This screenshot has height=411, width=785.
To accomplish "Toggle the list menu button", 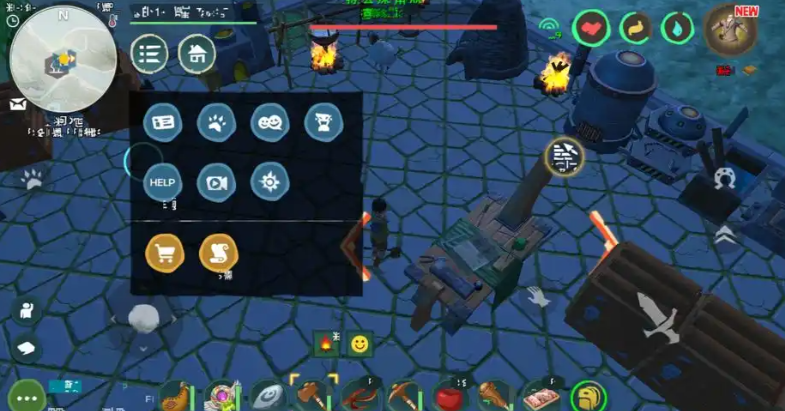I will [x=149, y=53].
